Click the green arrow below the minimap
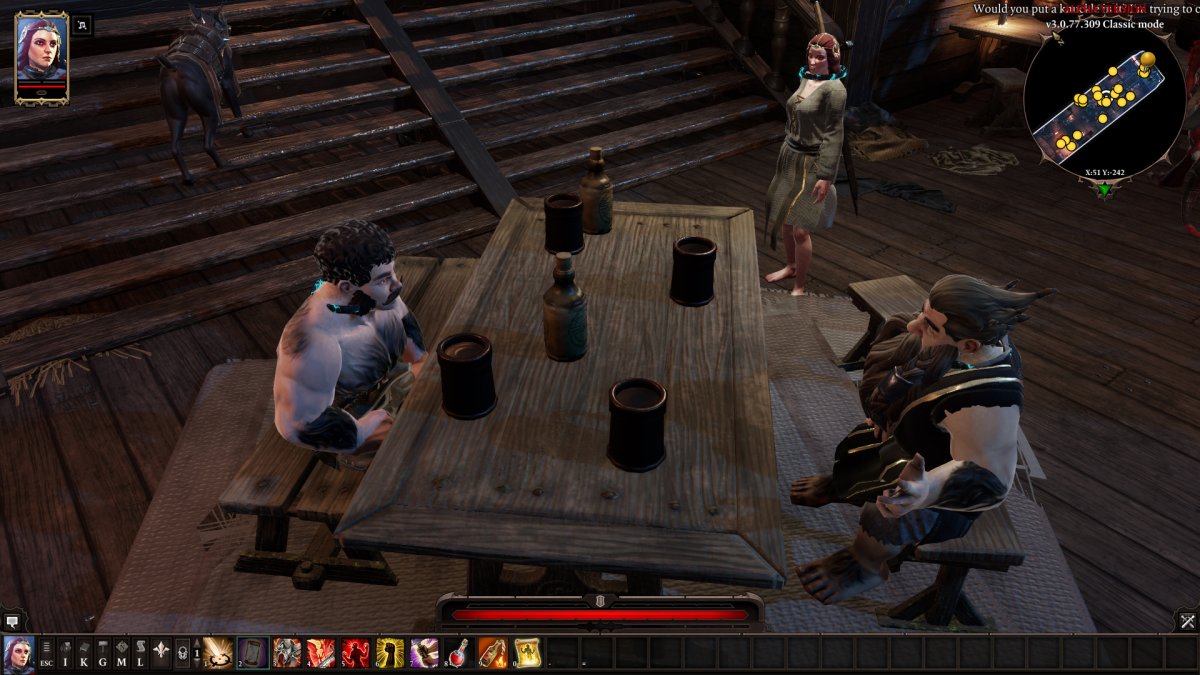1200x675 pixels. coord(1103,189)
